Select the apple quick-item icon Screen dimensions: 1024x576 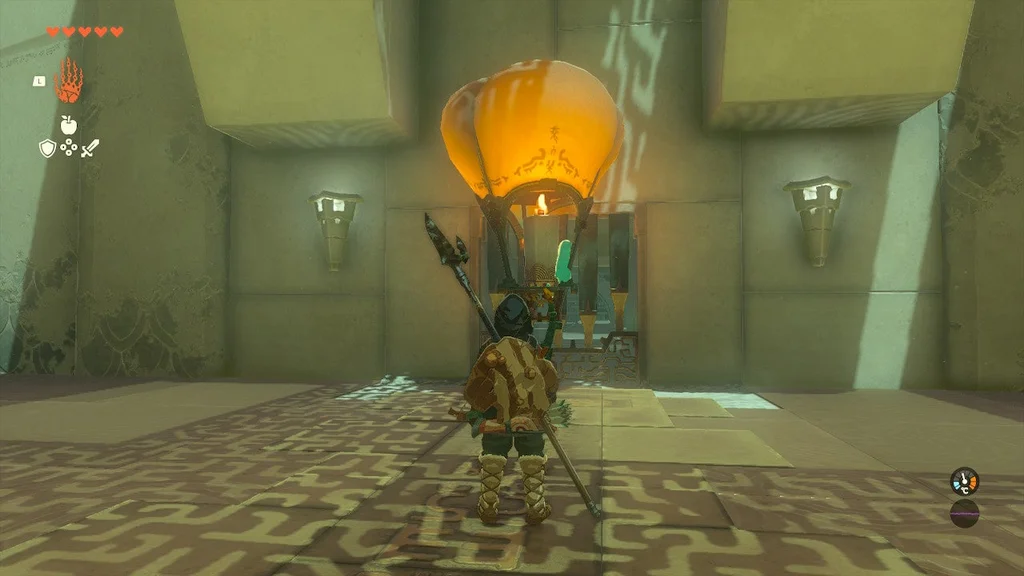[x=68, y=125]
